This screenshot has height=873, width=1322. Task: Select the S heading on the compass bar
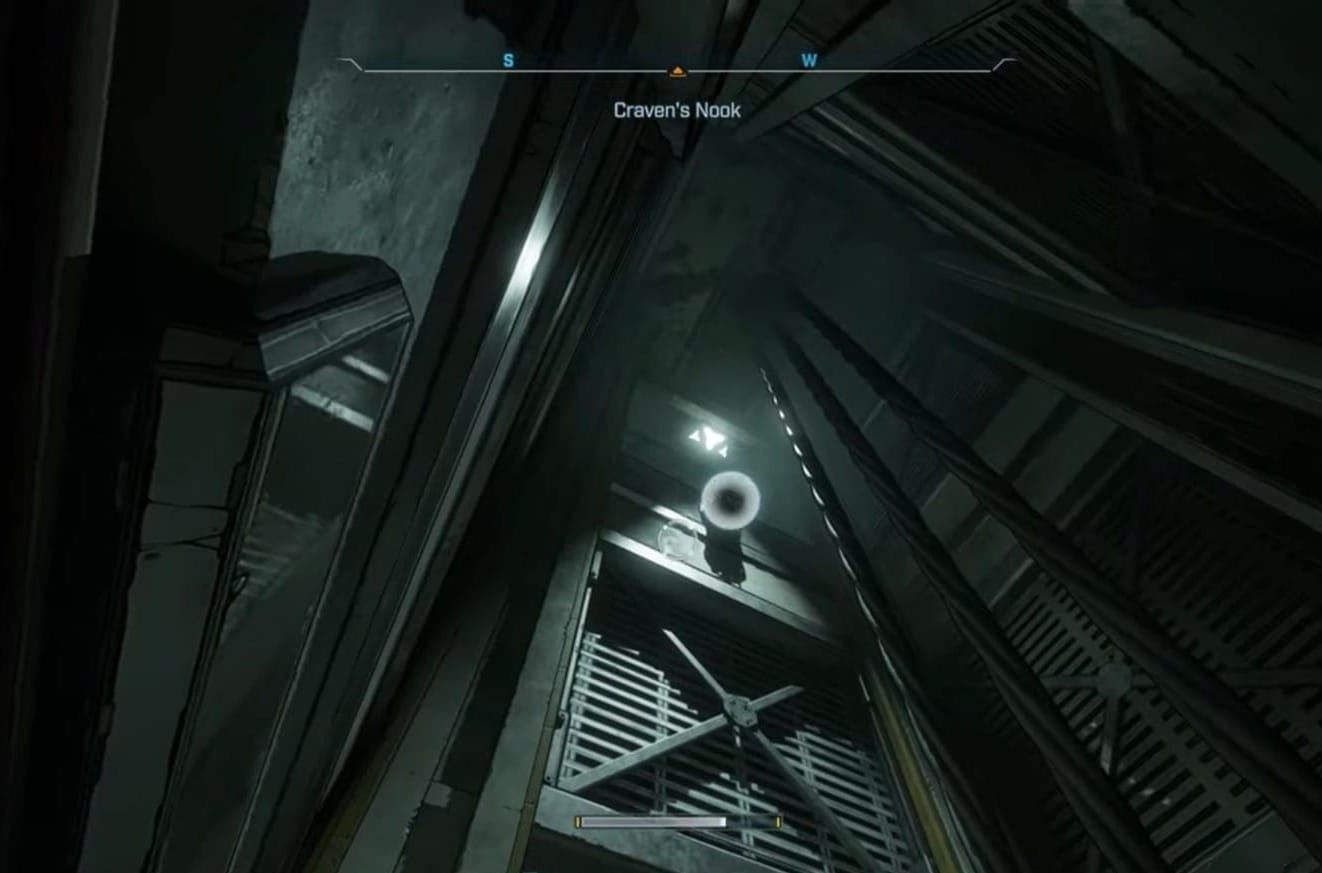click(508, 61)
